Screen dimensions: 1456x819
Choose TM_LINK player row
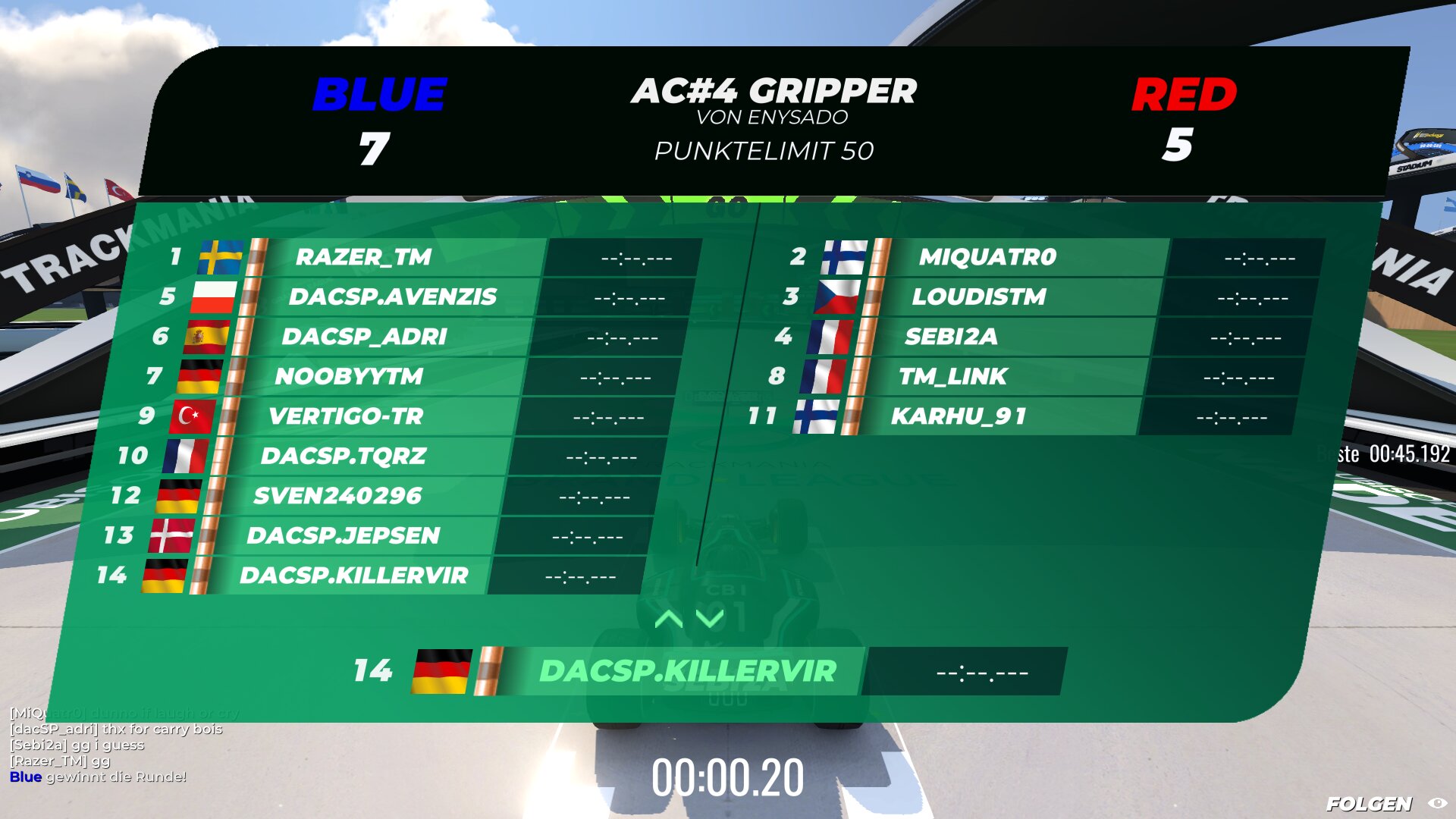952,376
